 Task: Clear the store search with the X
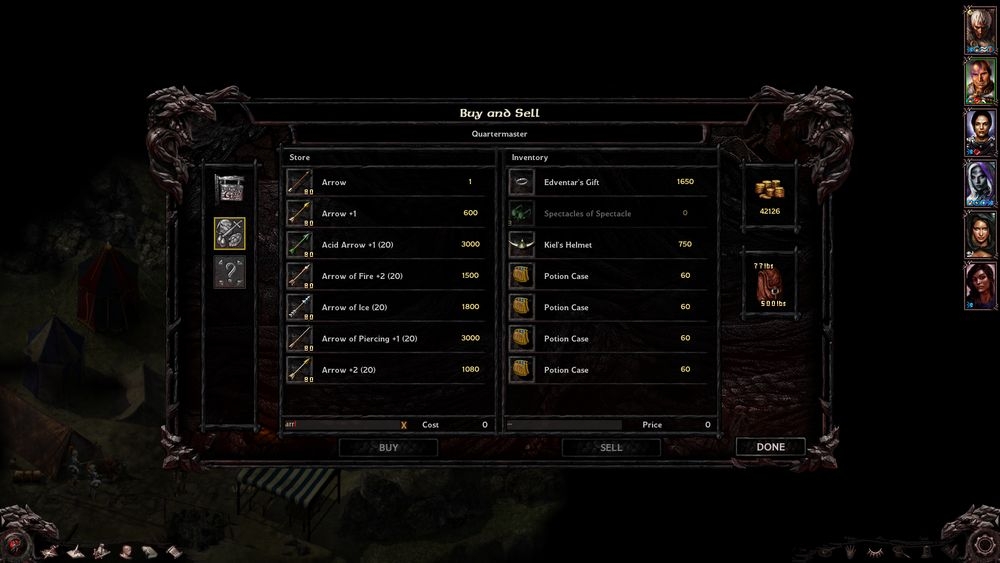click(x=404, y=425)
